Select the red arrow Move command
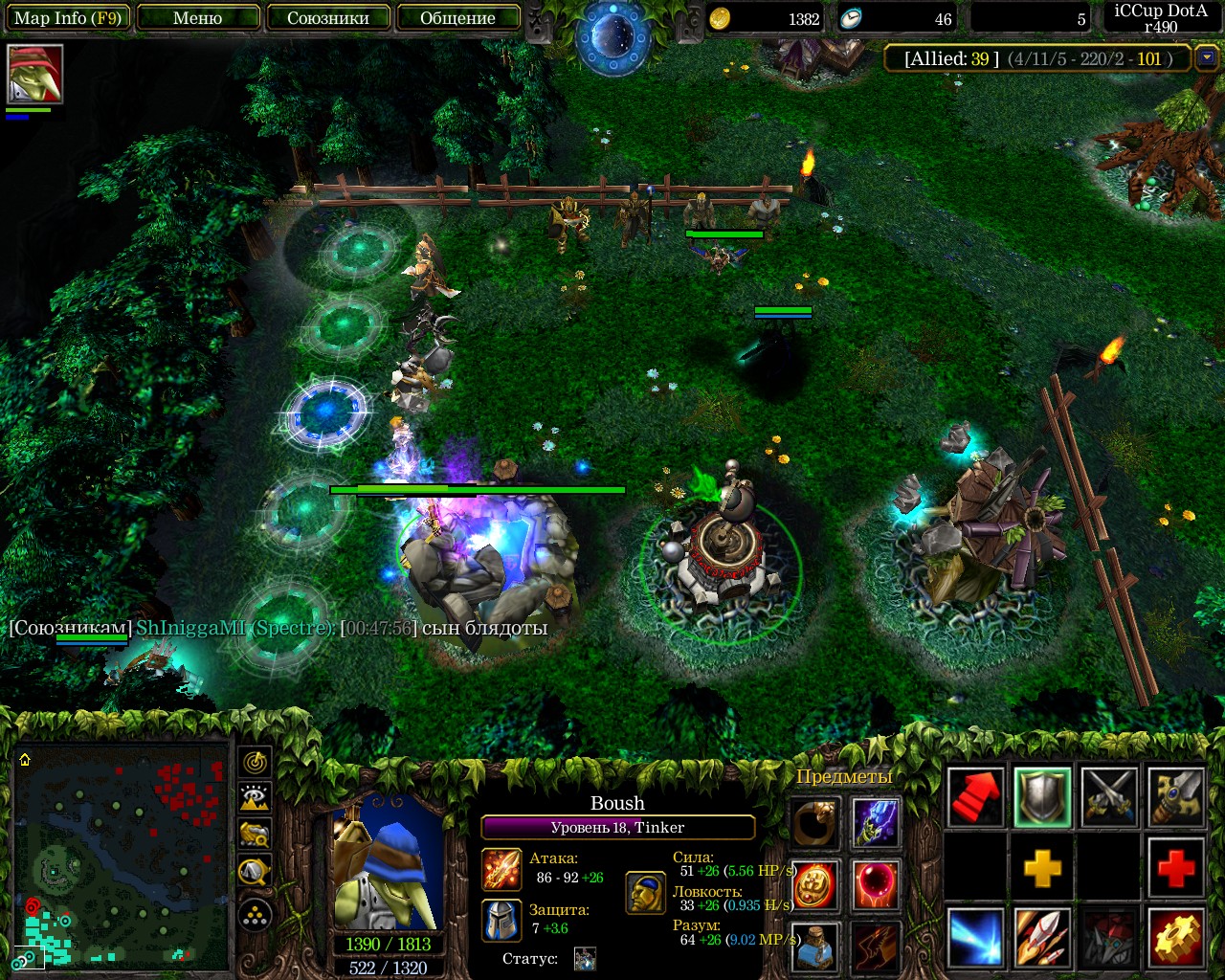Viewport: 1225px width, 980px height. (975, 796)
